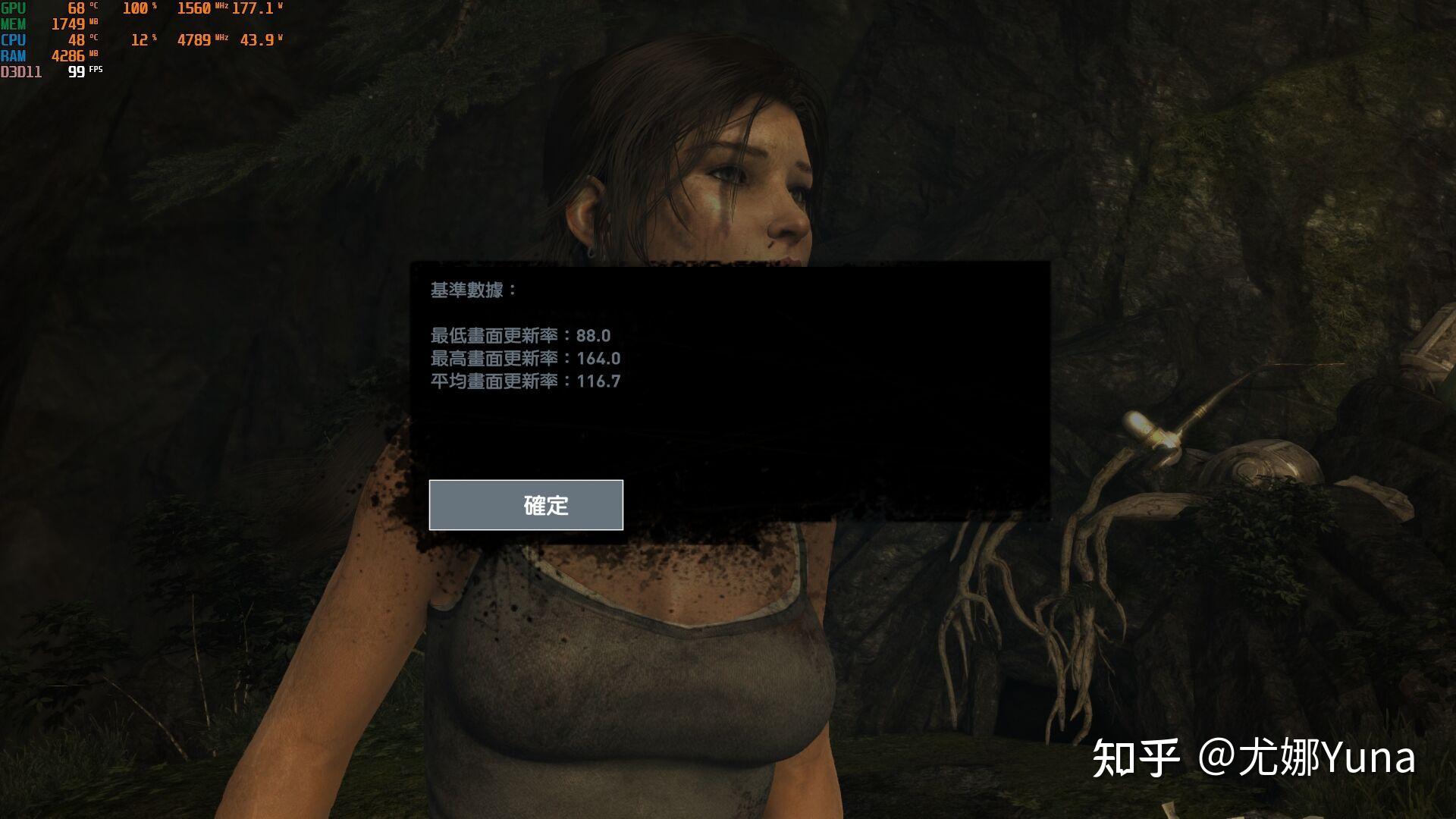The width and height of the screenshot is (1456, 819).
Task: Click the CPU power value 43.9 W
Action: pos(258,40)
